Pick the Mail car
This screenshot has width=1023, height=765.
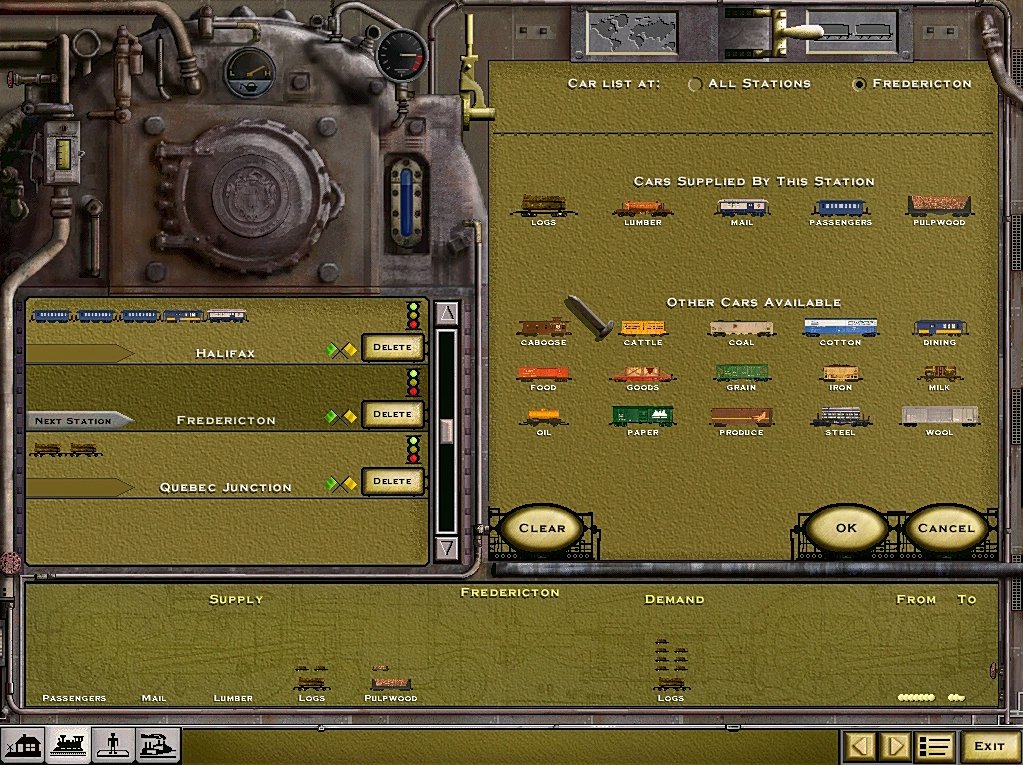[741, 207]
